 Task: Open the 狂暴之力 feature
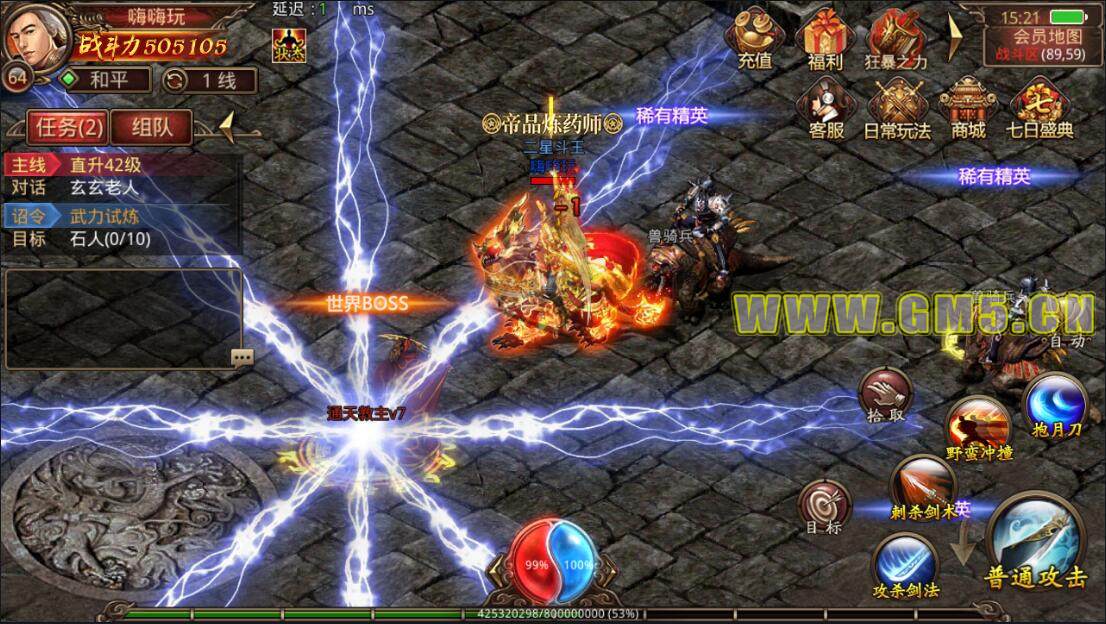(895, 38)
